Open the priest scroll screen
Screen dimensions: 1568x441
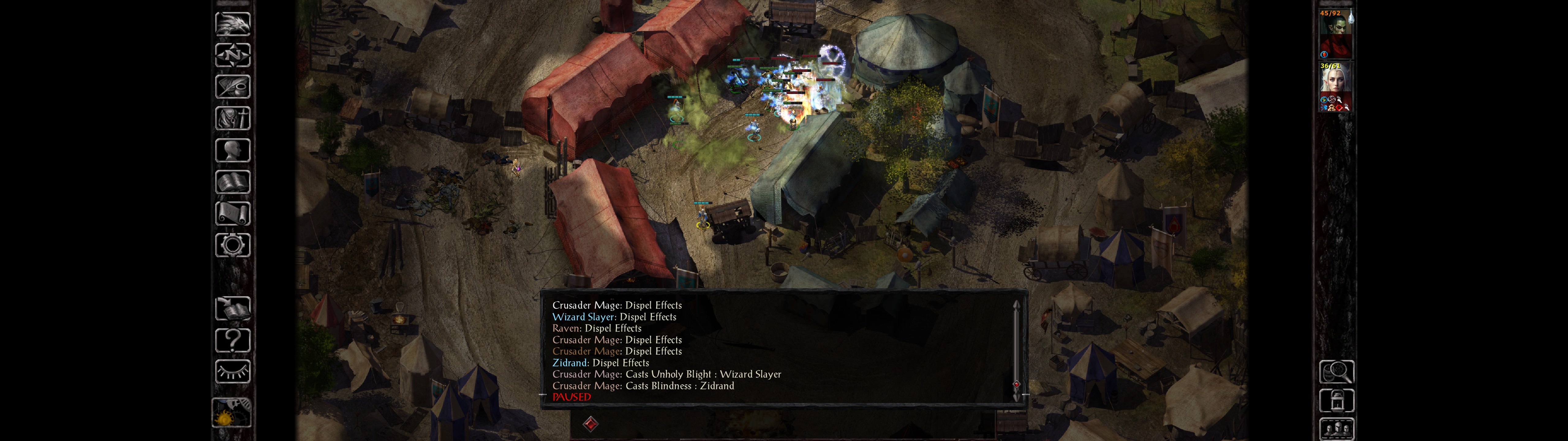coord(232,213)
